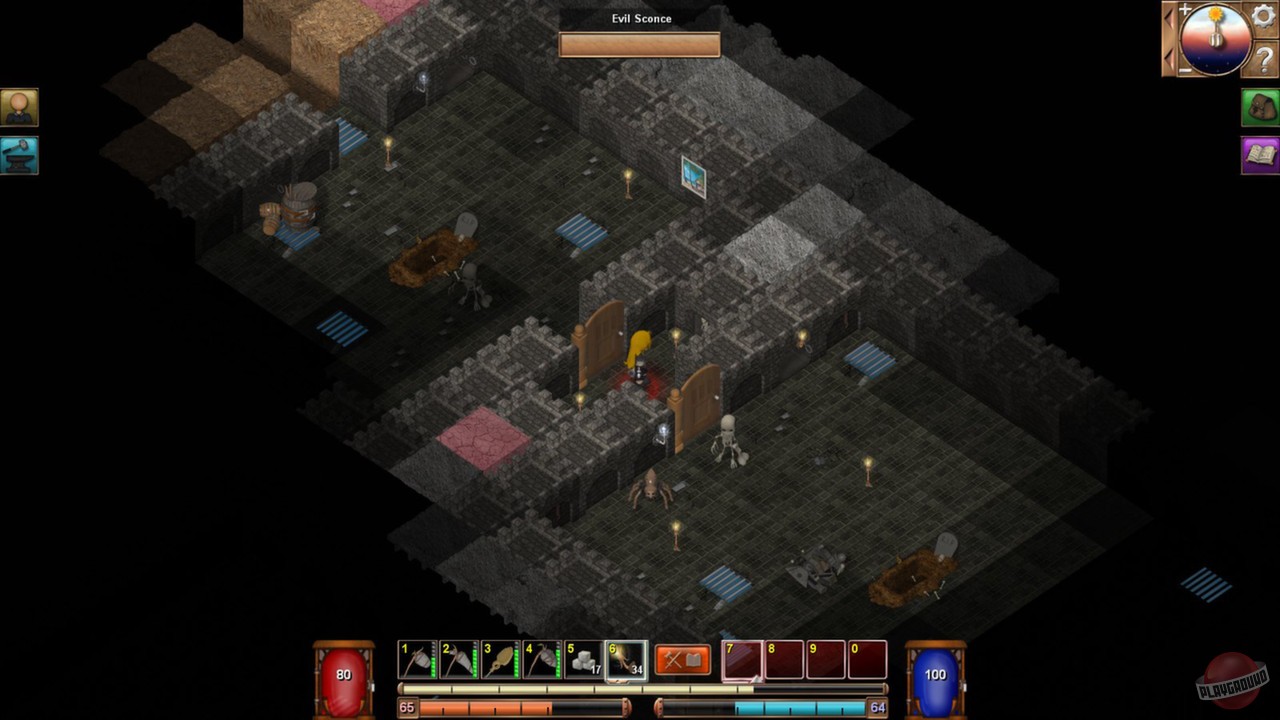Click the day-night clock dial

(x=1215, y=40)
